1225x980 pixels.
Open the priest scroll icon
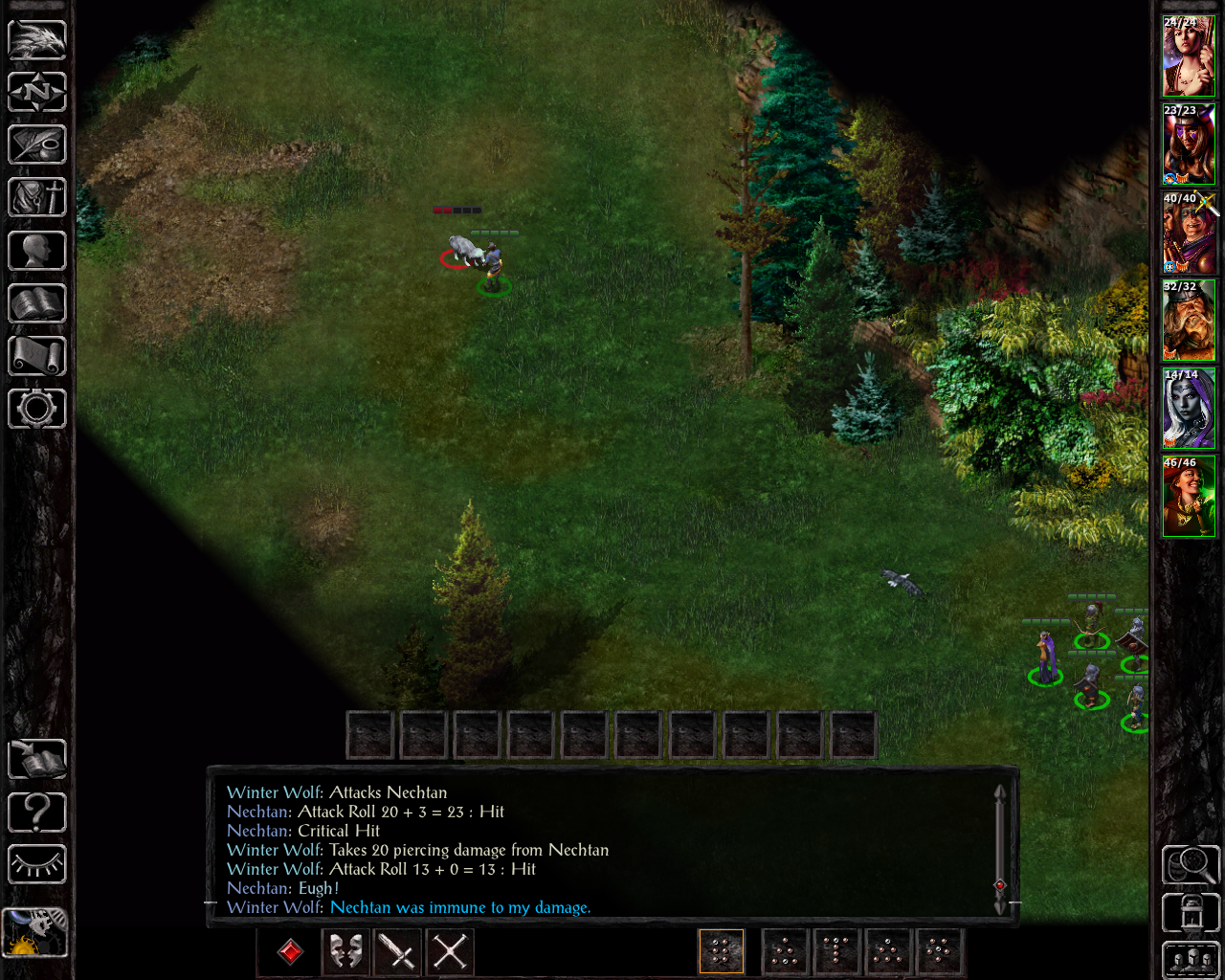37,356
